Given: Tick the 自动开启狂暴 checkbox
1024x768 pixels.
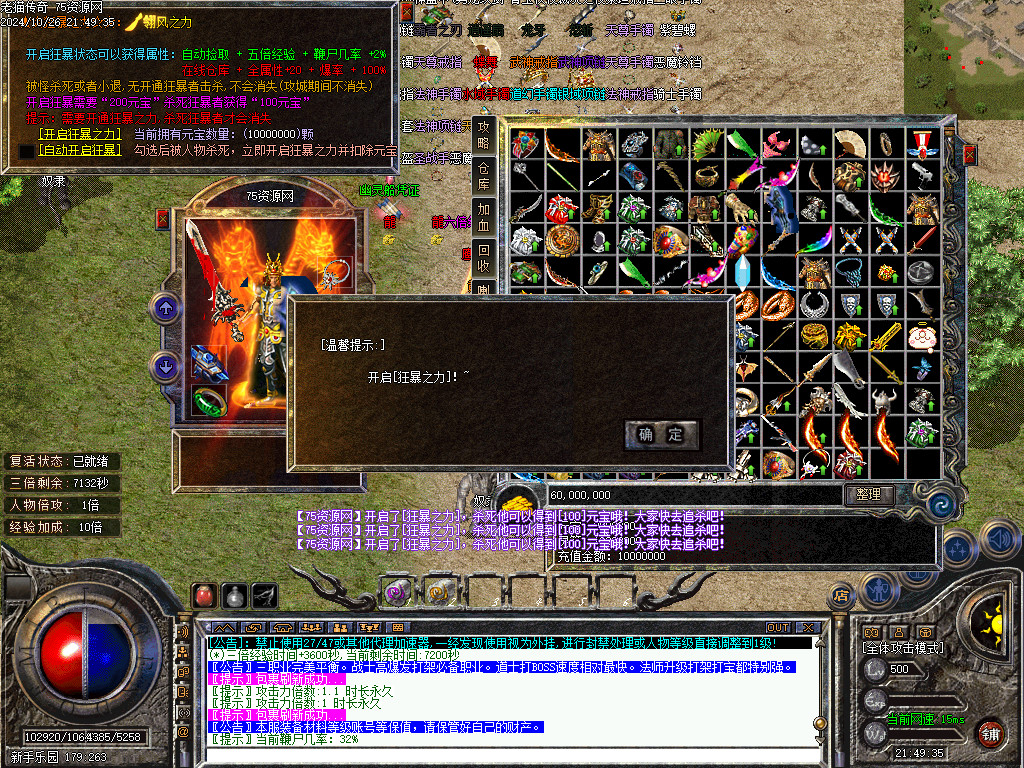Looking at the screenshot, I should pos(26,151).
